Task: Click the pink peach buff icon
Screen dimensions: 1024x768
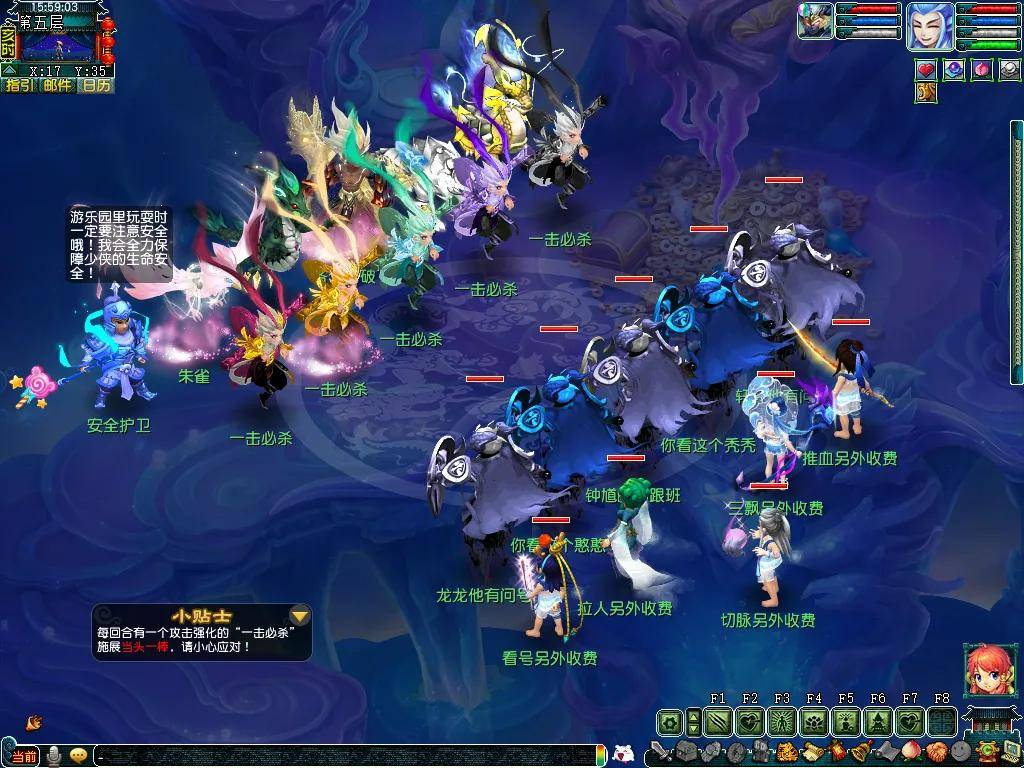Action: [982, 70]
